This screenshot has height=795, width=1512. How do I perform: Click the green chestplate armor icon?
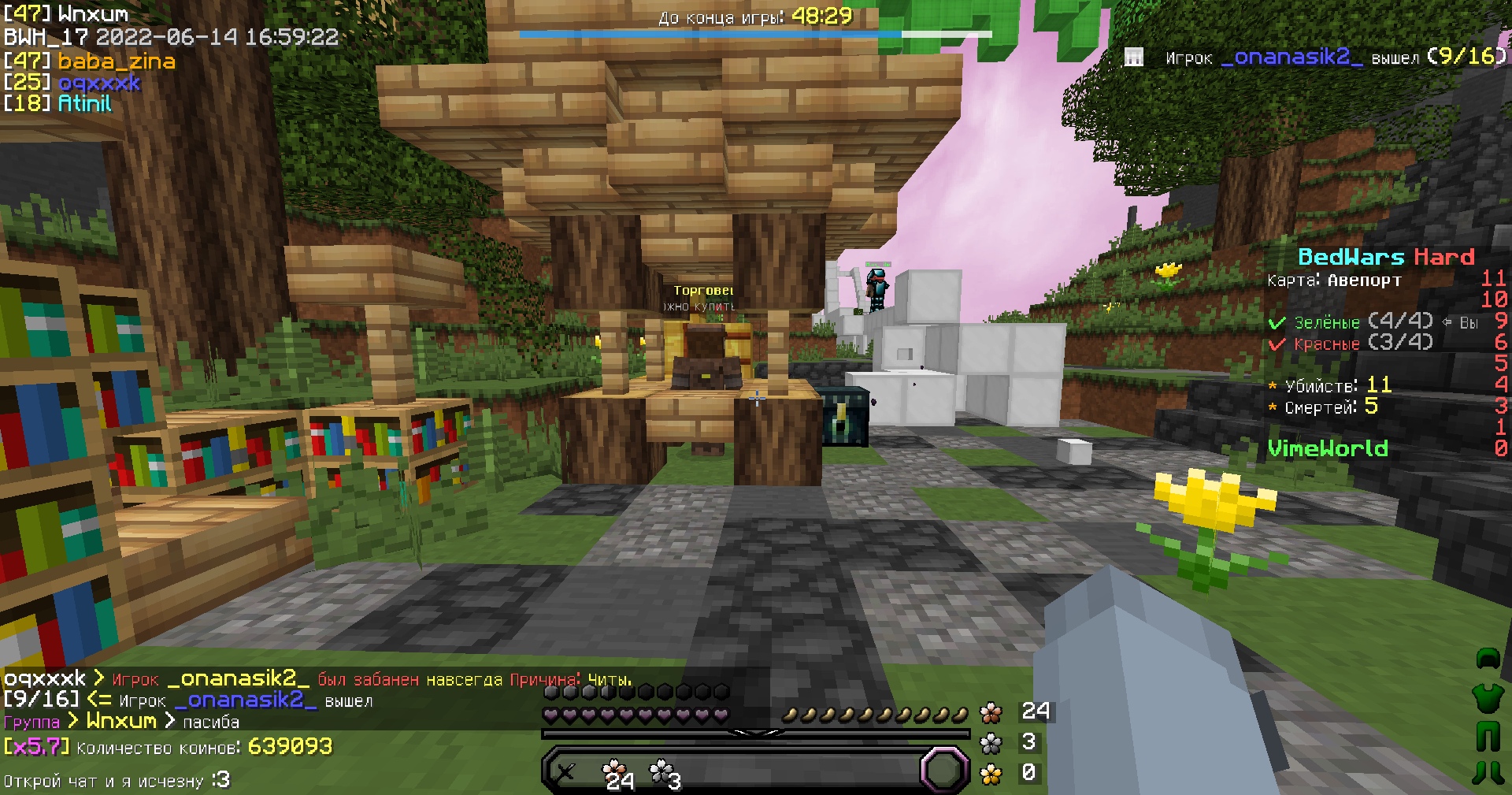[x=1487, y=700]
